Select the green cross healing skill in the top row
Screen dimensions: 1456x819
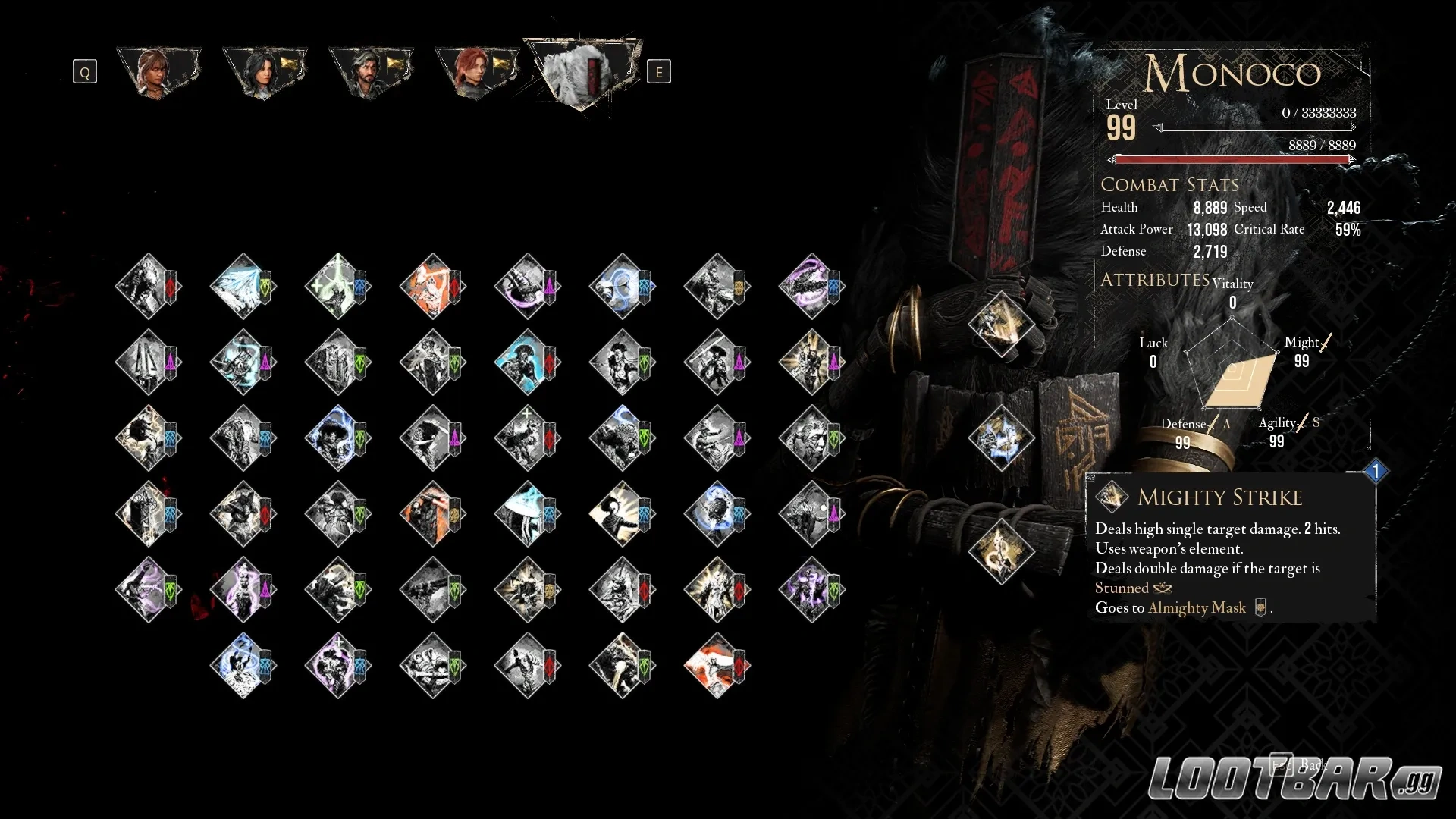pos(337,287)
